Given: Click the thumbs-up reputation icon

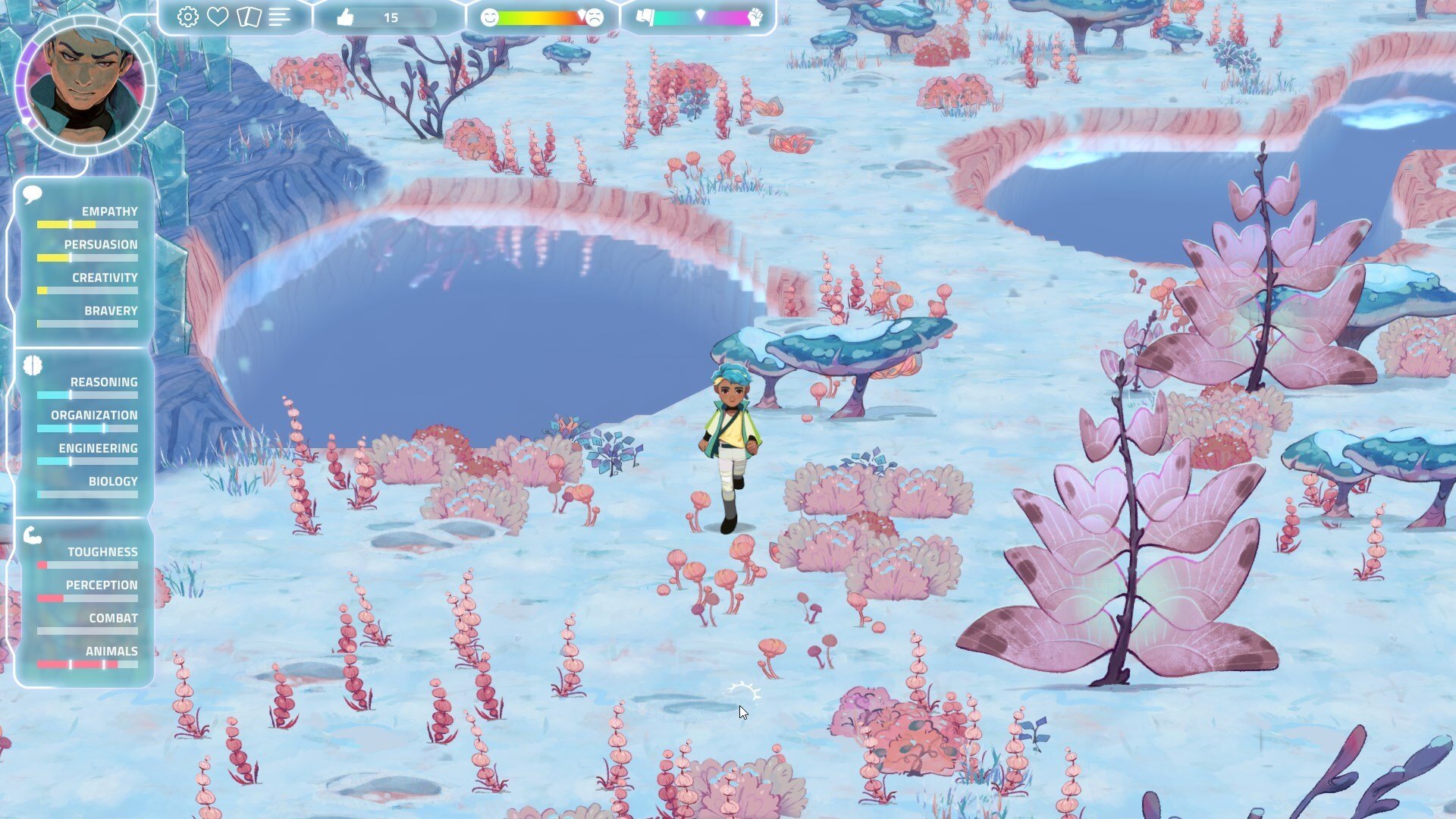Looking at the screenshot, I should click(345, 17).
